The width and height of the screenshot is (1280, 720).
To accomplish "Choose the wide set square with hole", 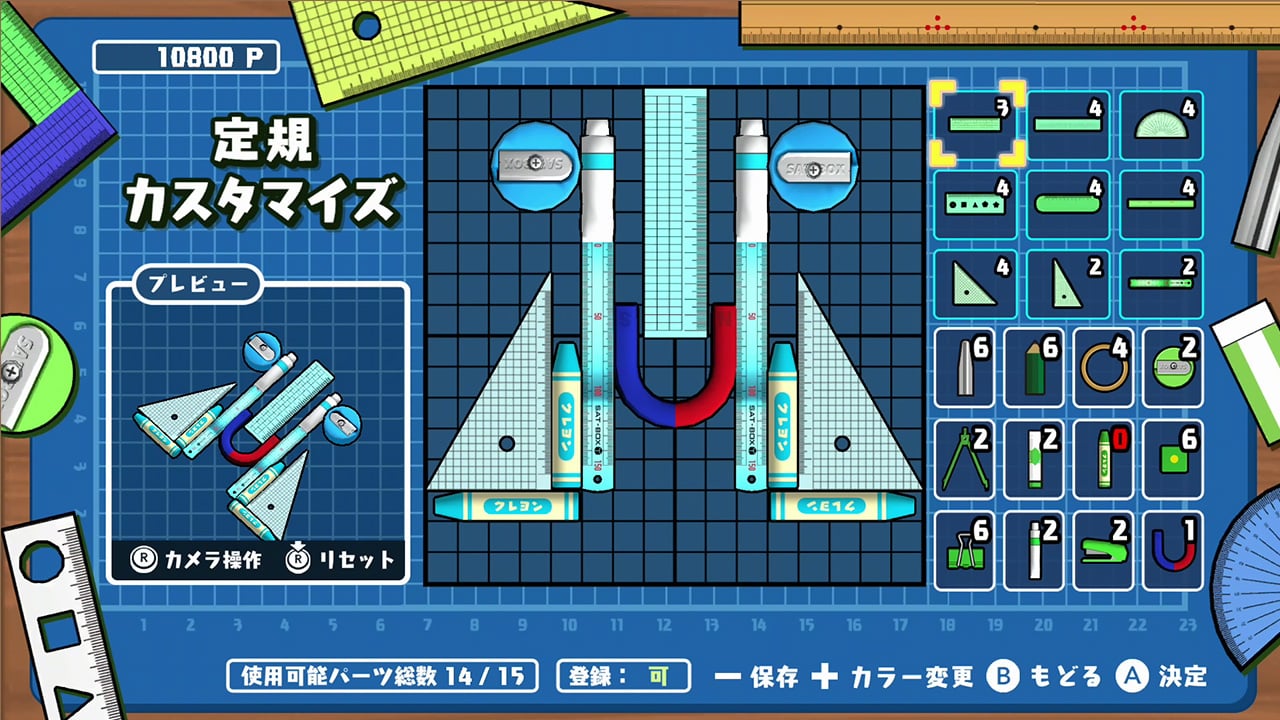I will coord(975,284).
